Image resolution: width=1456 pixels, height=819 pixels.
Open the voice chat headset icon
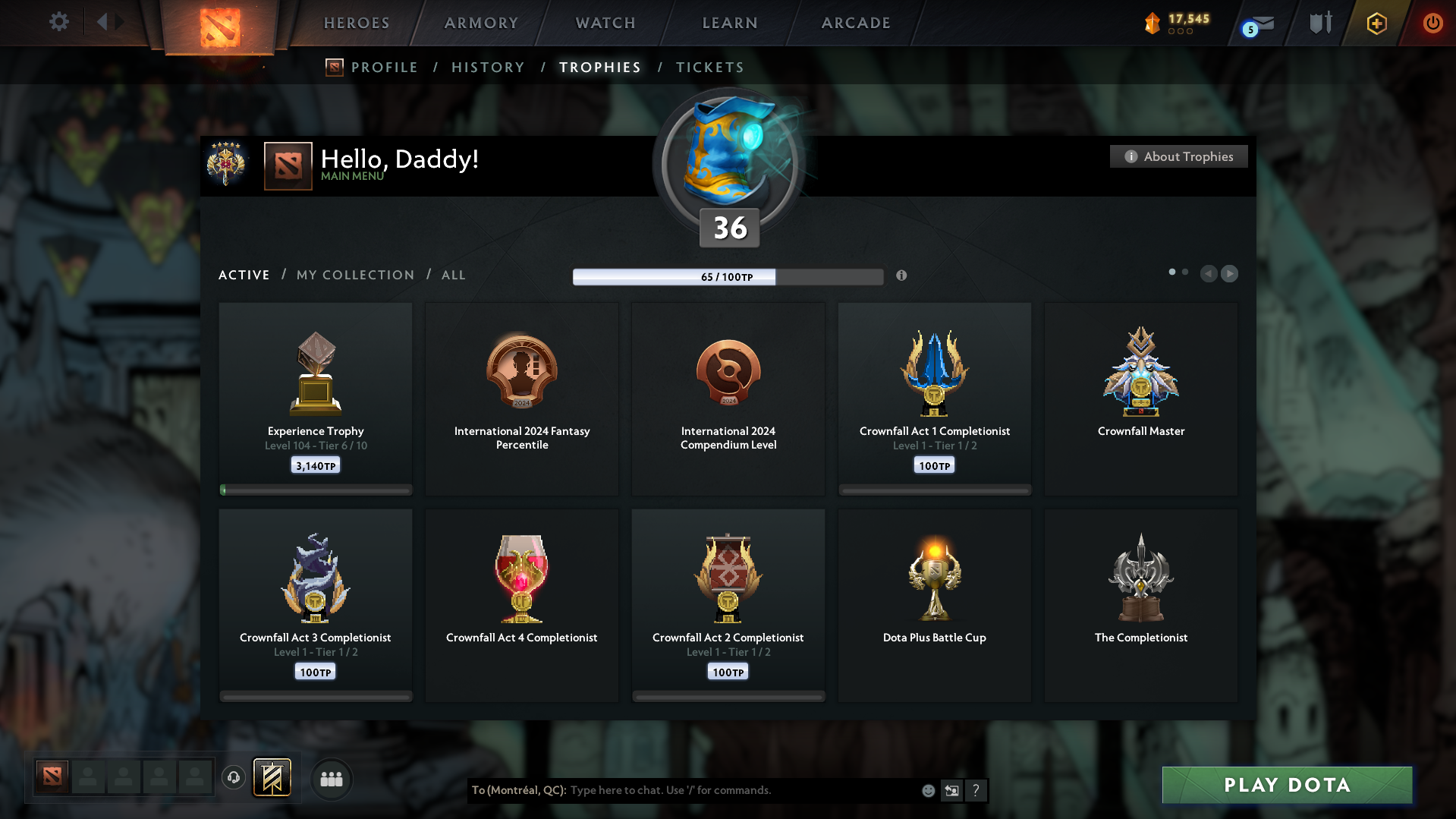tap(234, 779)
